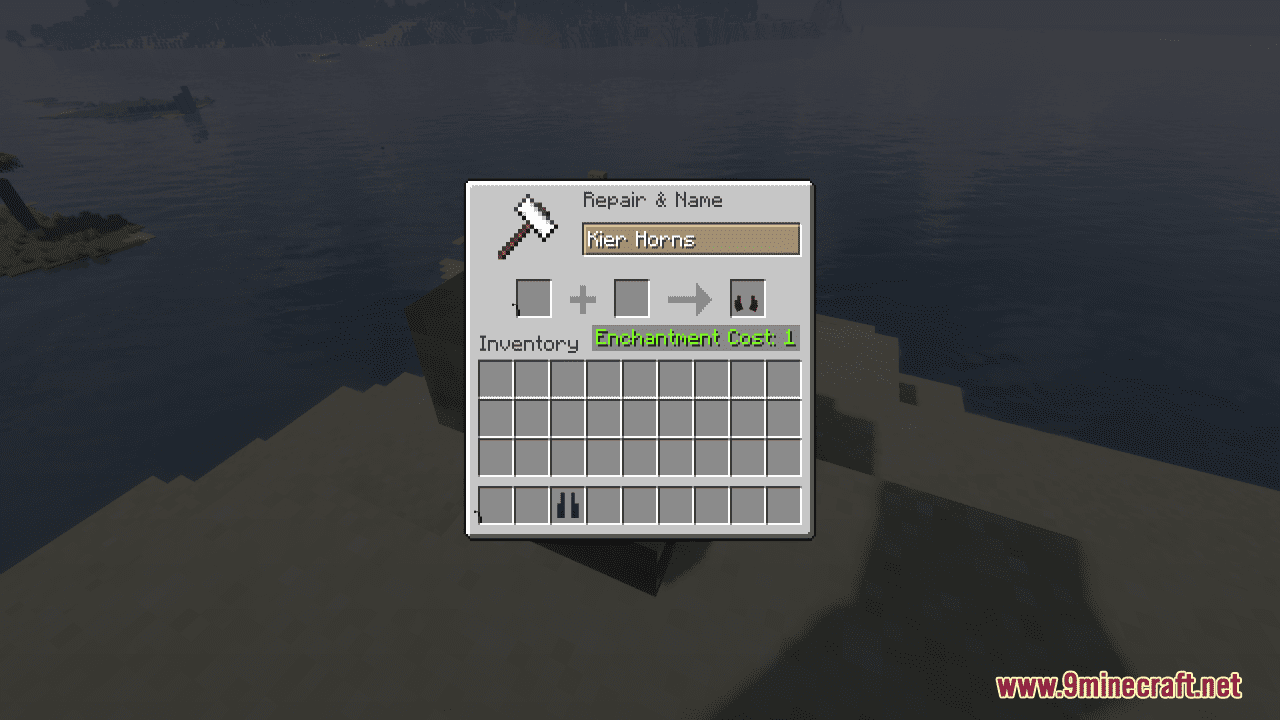The image size is (1280, 720).
Task: Select the Kier Horns name field
Action: click(x=691, y=240)
